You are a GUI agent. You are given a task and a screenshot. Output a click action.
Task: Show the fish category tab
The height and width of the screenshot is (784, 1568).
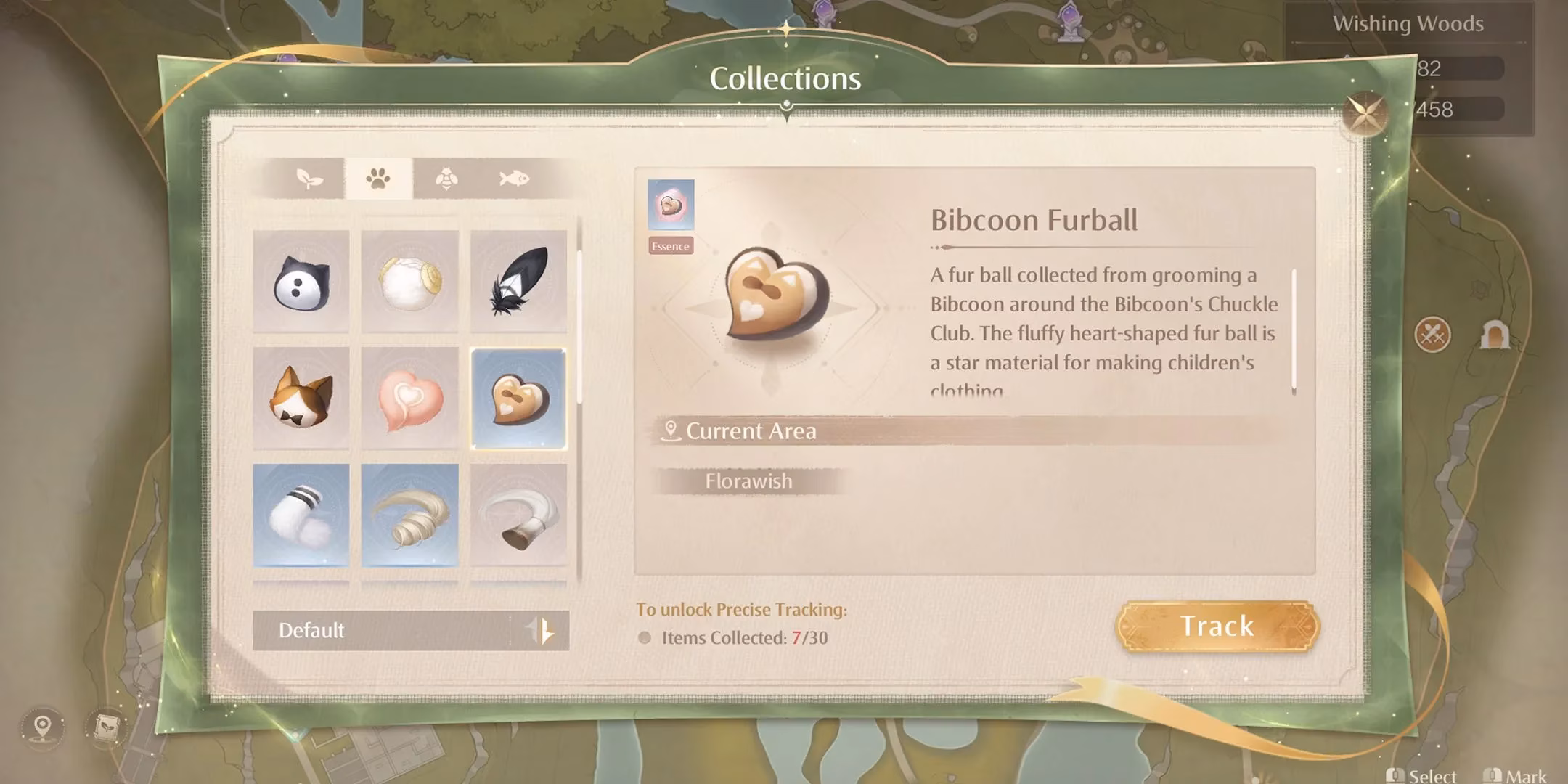[x=514, y=179]
